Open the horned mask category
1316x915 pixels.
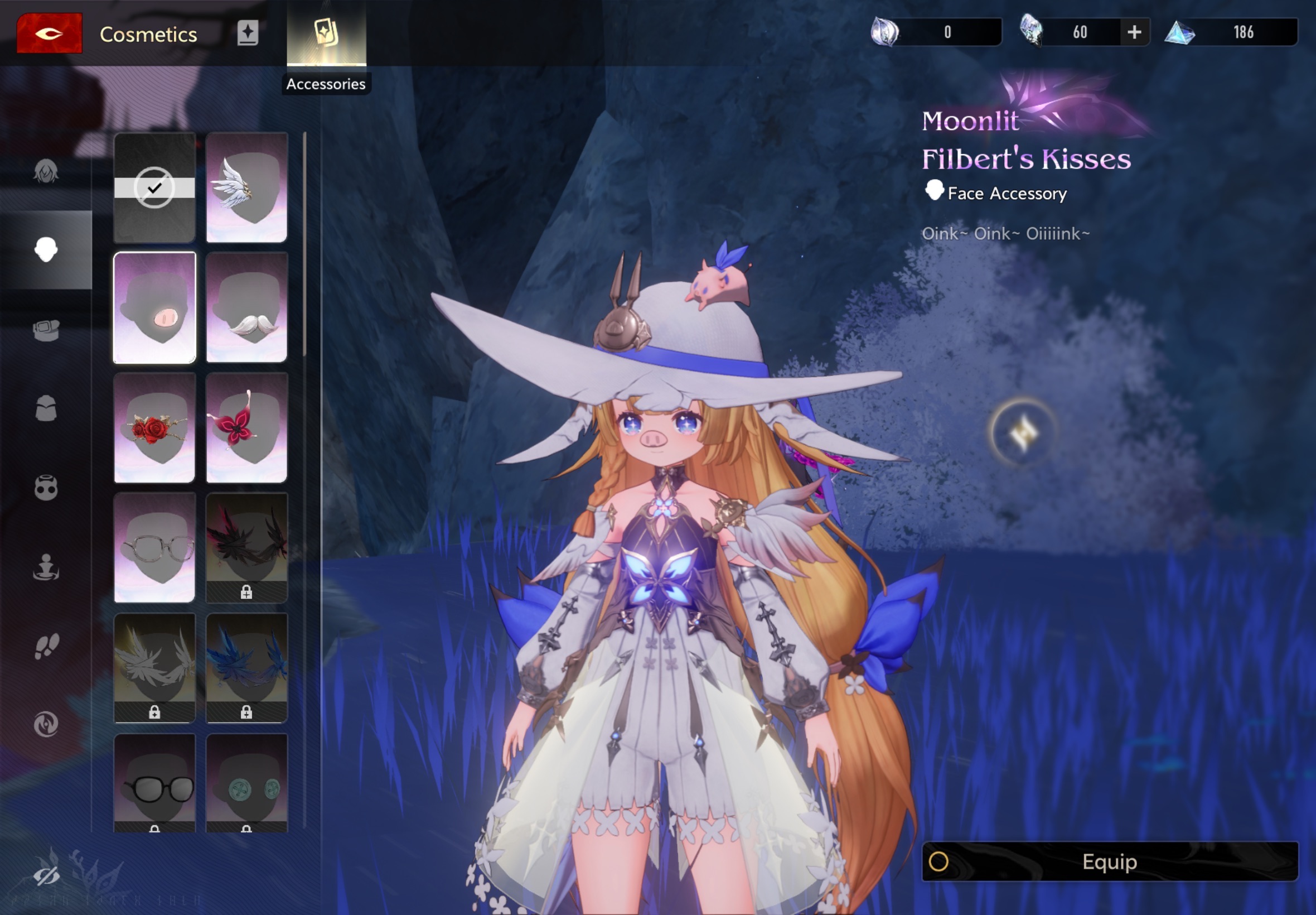(46, 488)
